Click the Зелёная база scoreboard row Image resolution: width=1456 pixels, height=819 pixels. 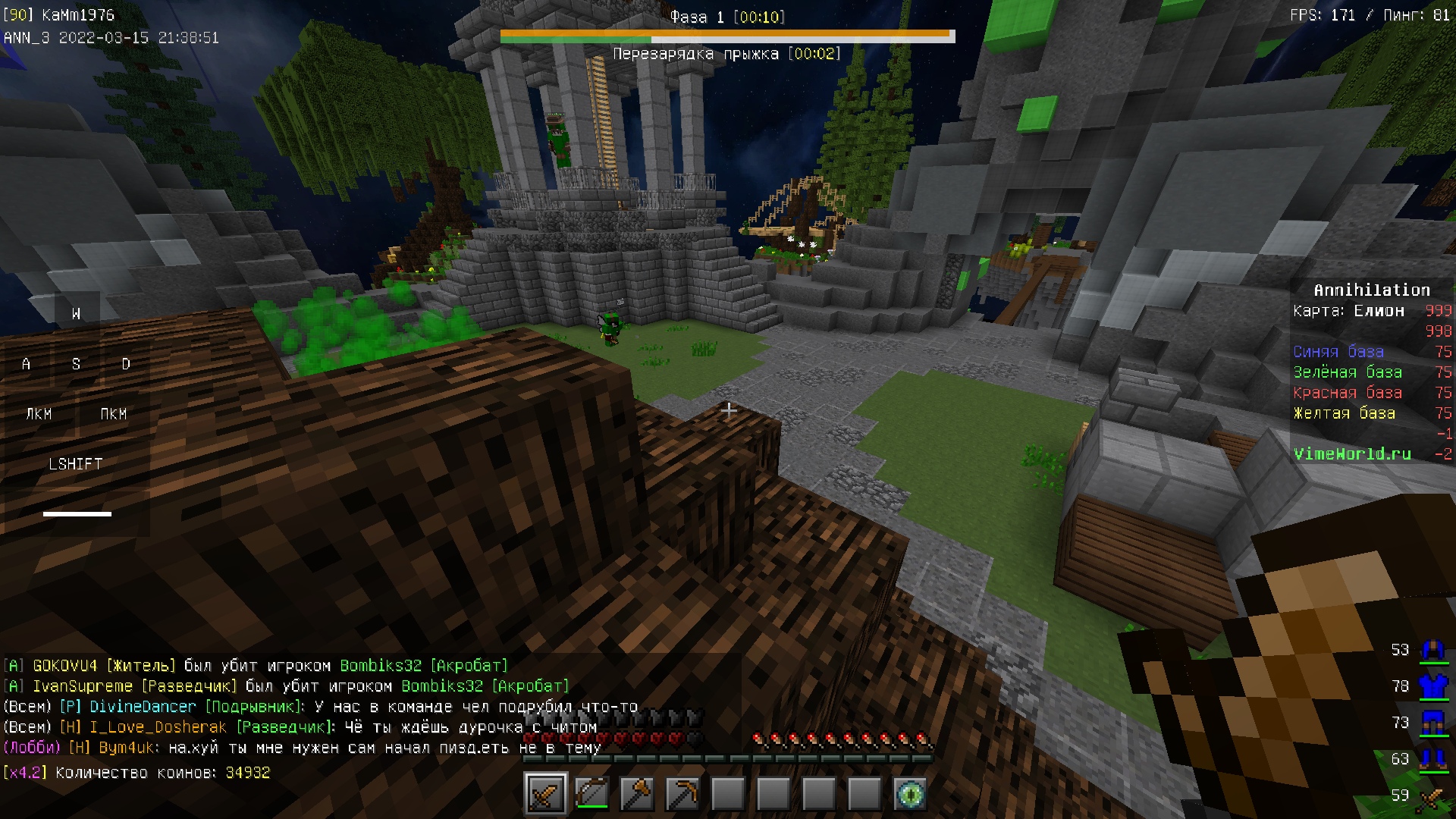point(1348,372)
